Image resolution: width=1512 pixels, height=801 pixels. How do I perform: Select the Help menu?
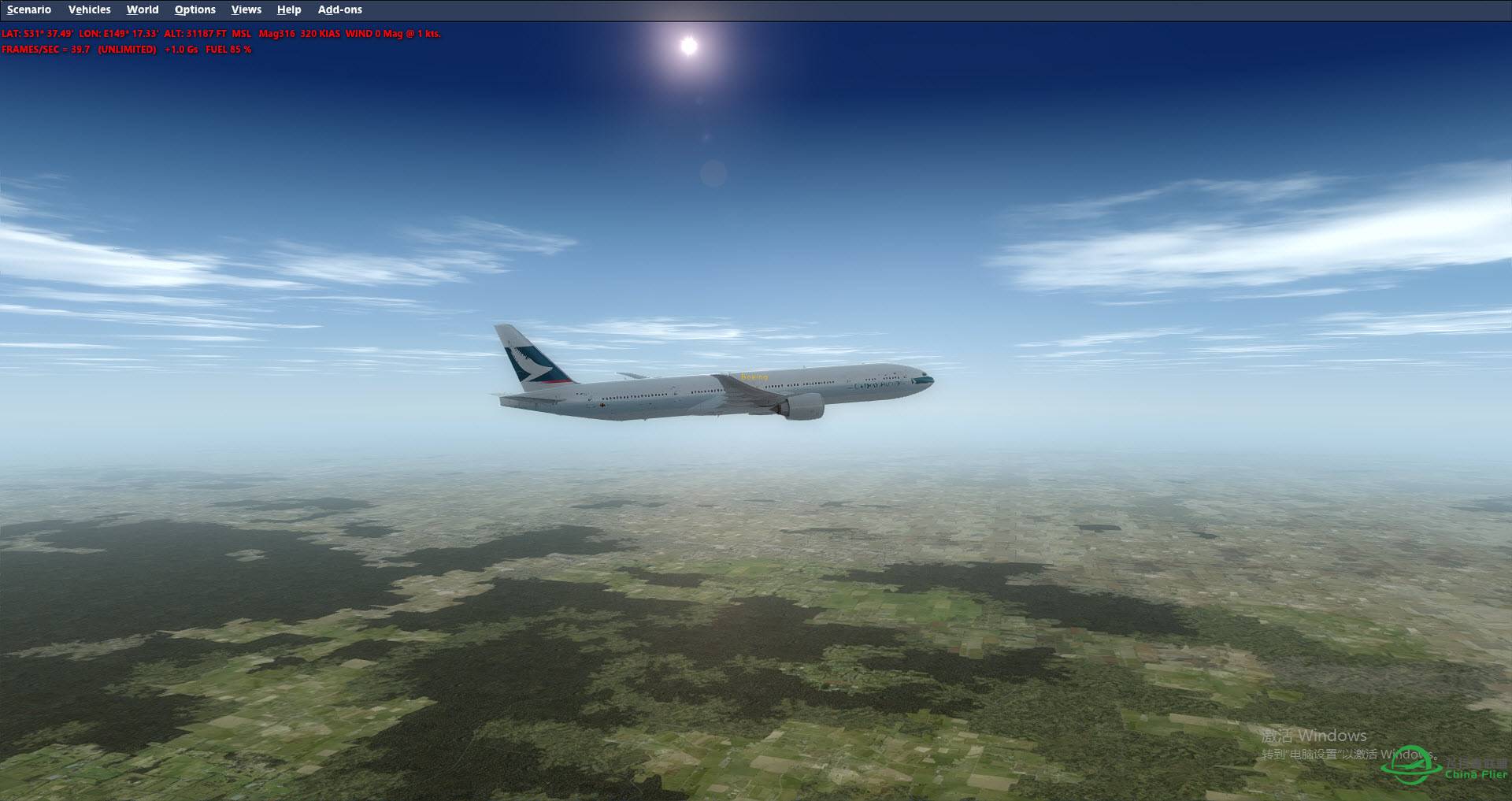[289, 10]
